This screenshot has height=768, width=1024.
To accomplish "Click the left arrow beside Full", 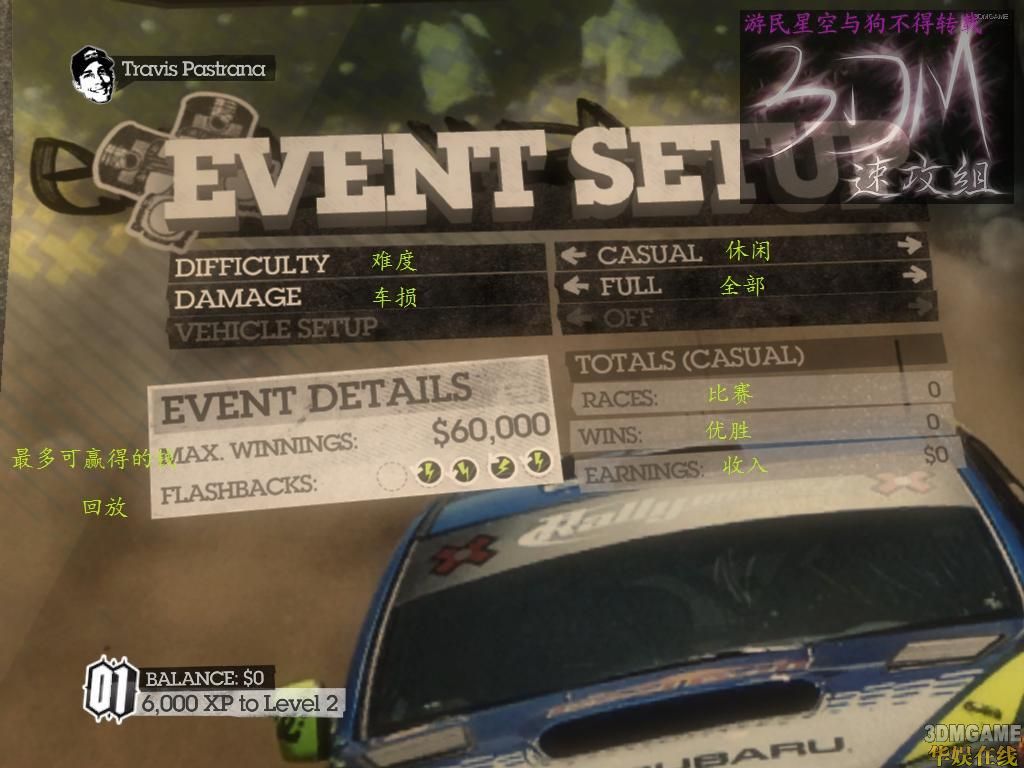I will point(573,287).
